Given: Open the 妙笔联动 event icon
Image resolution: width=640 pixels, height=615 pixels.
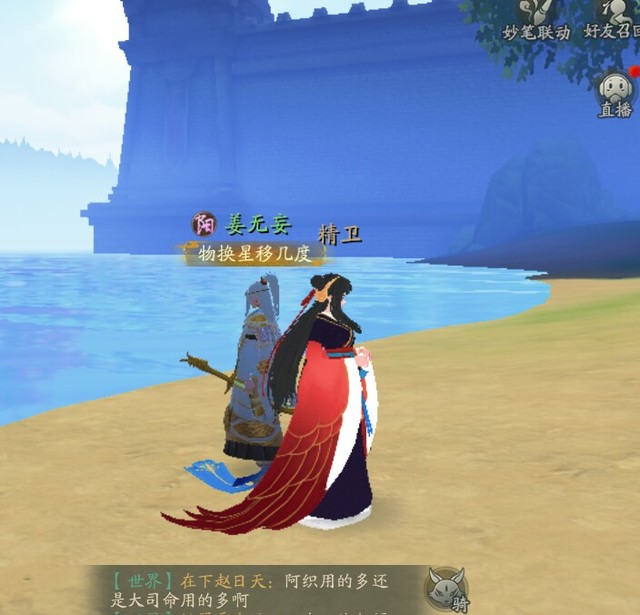Looking at the screenshot, I should click(x=535, y=17).
